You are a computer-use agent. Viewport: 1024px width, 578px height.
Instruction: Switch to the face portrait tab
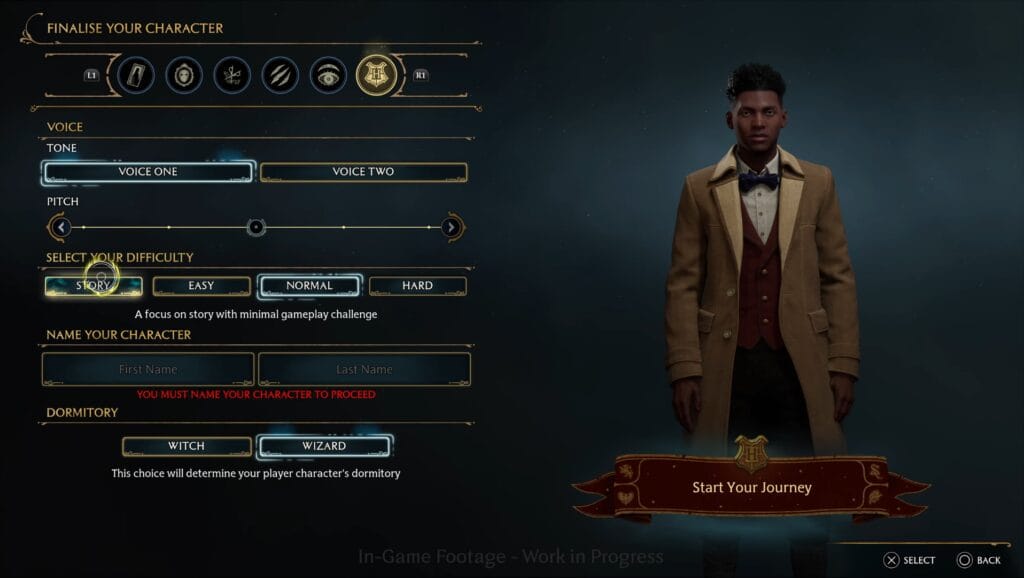[x=184, y=75]
